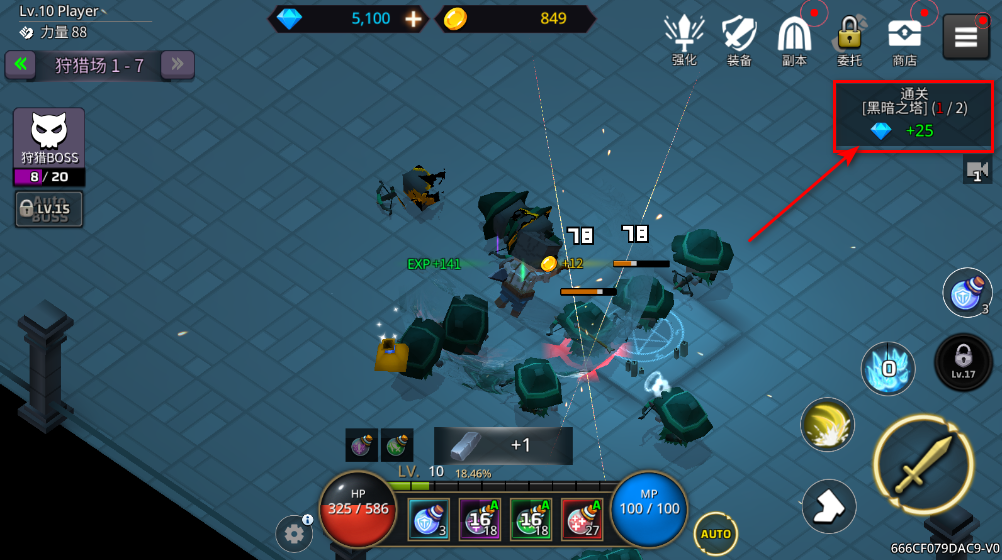Image resolution: width=1002 pixels, height=560 pixels.
Task: Attack with the golden sword button
Action: [x=923, y=466]
